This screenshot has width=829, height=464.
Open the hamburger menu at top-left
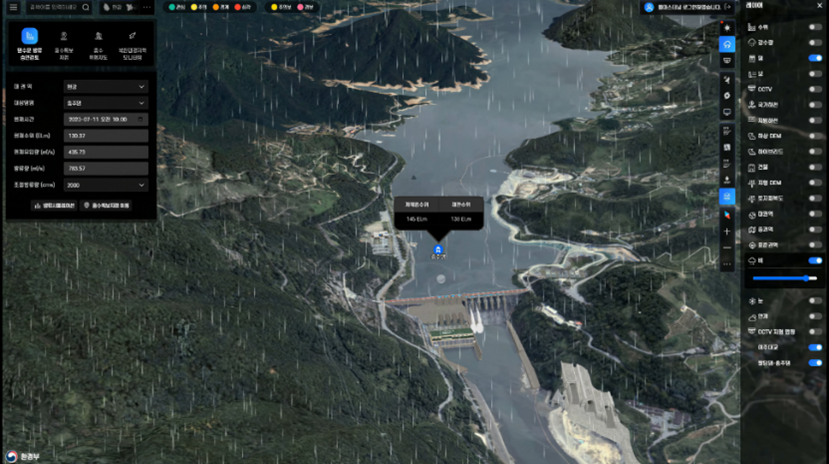[x=9, y=7]
